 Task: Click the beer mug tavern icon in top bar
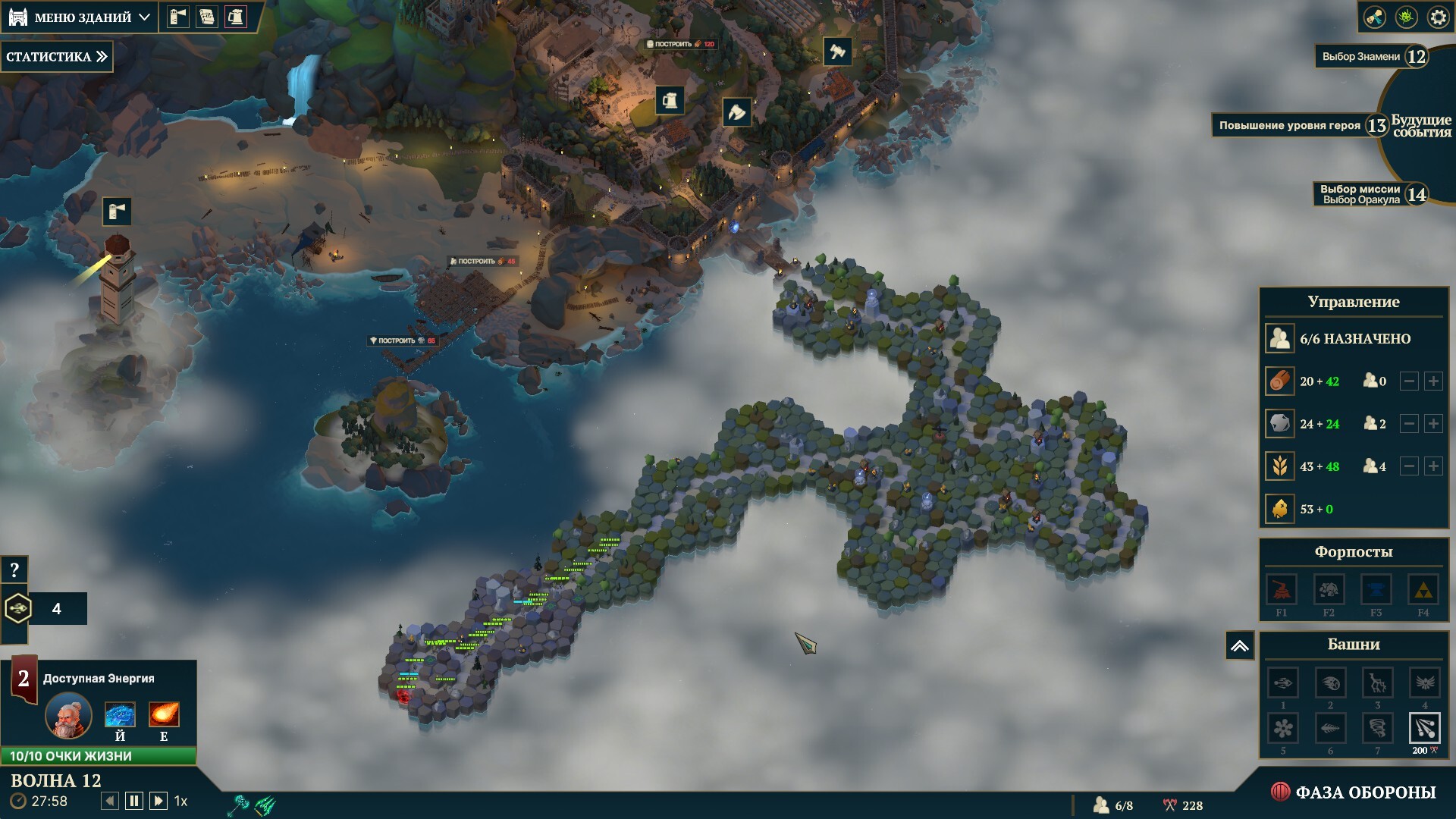236,17
